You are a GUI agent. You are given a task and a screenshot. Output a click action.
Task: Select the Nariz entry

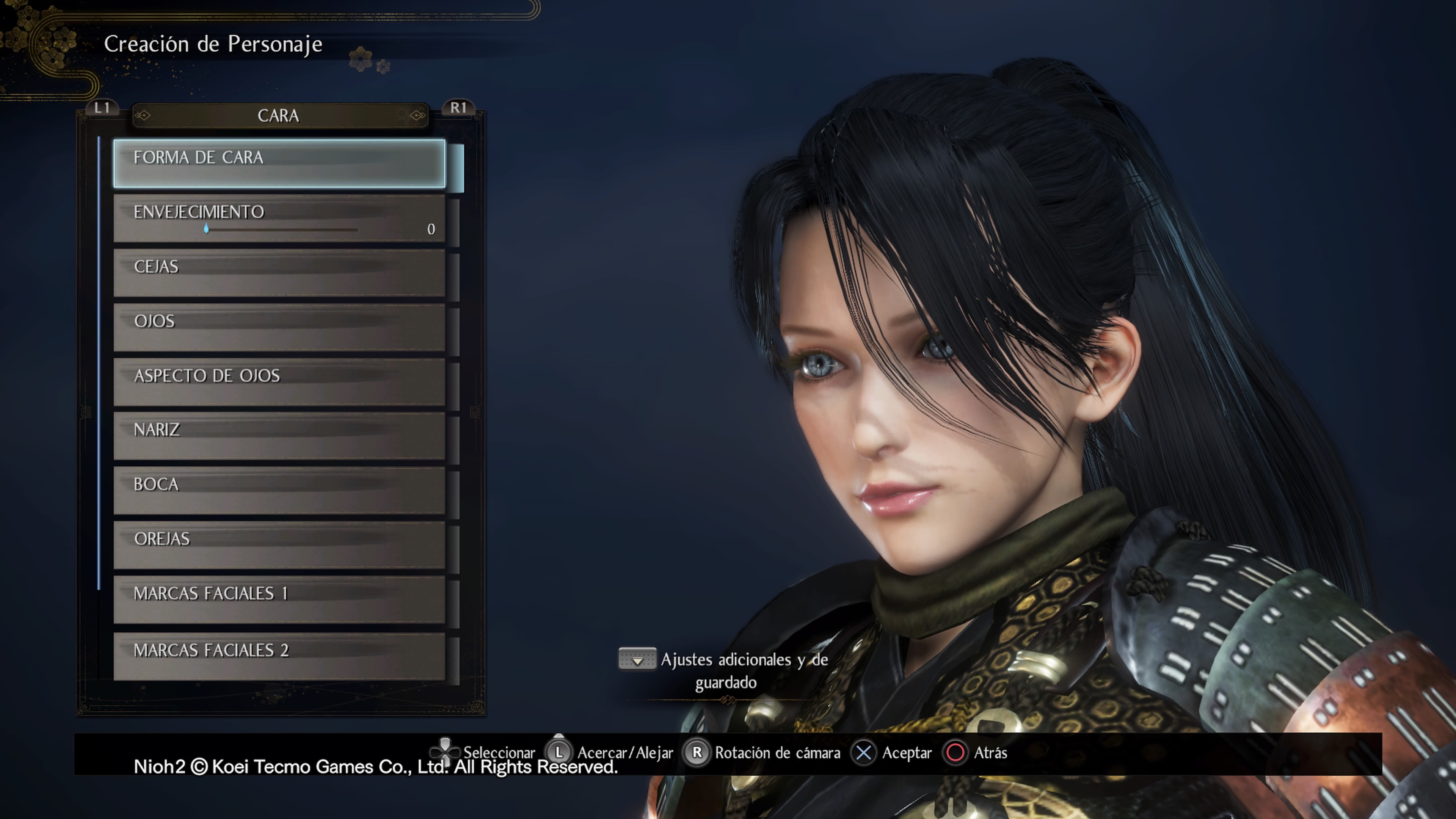279,436
